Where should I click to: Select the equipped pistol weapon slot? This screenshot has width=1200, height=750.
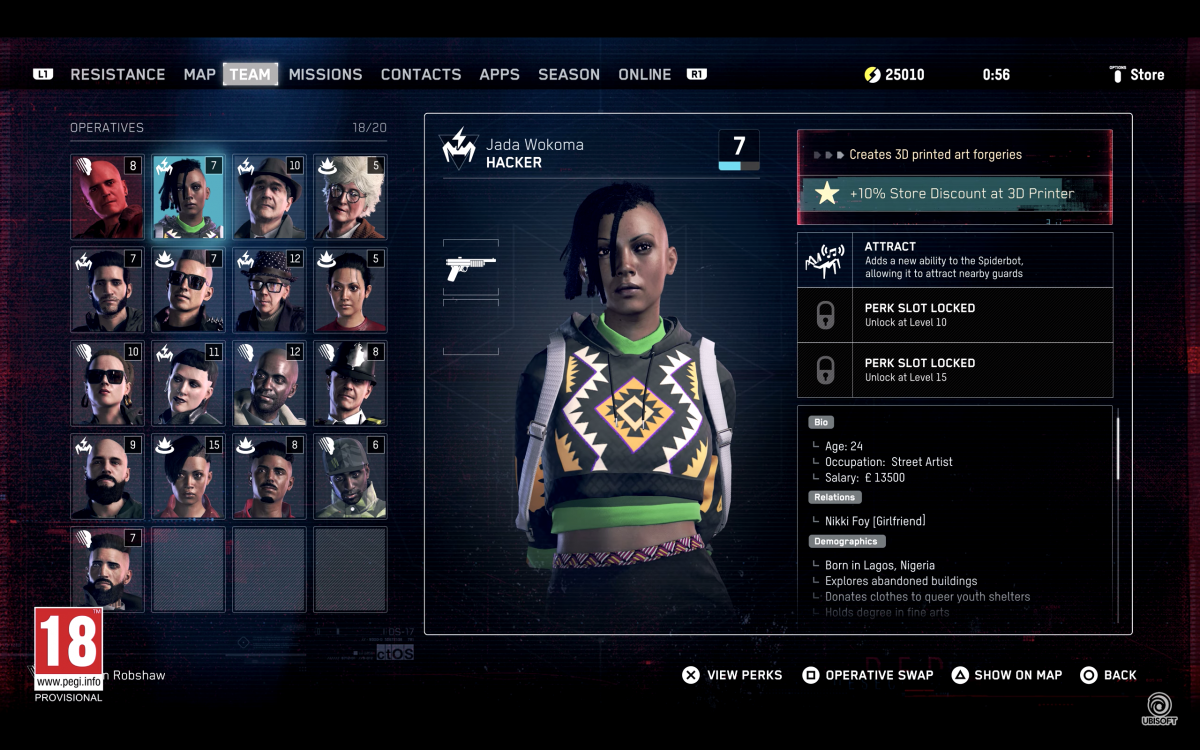(x=470, y=267)
